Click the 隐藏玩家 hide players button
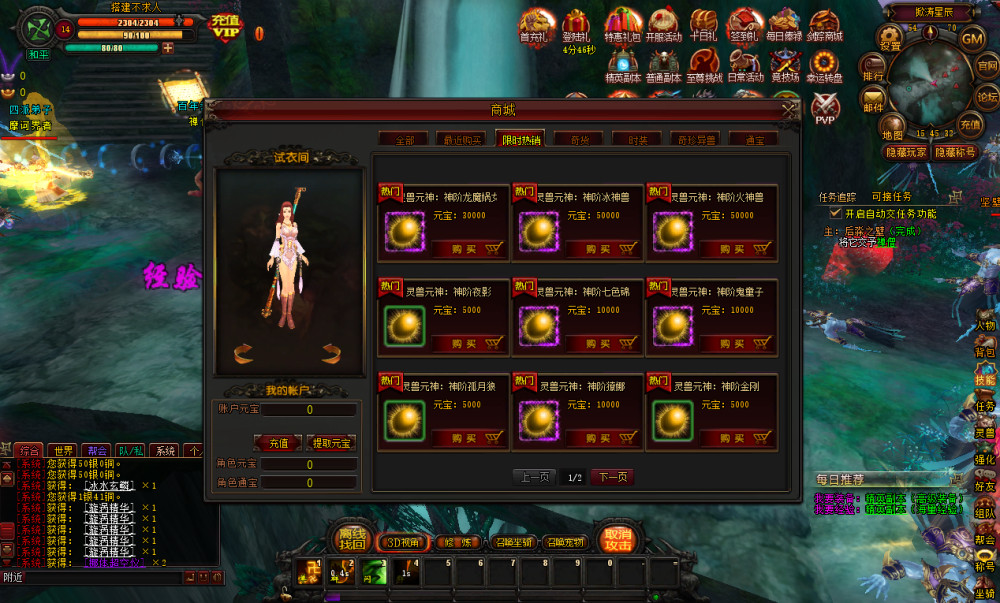 tap(906, 152)
